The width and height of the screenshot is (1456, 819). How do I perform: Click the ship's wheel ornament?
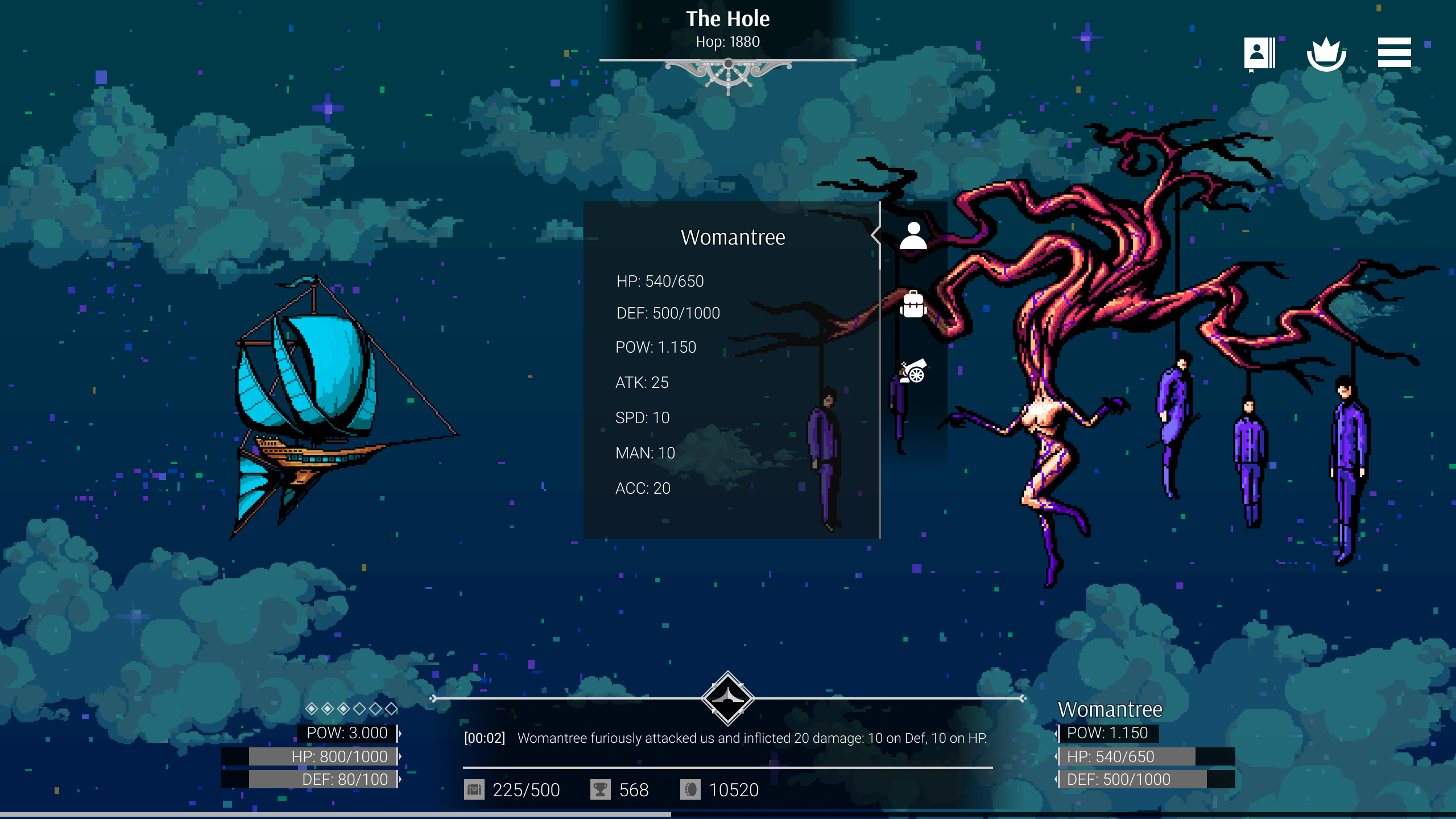pyautogui.click(x=728, y=74)
